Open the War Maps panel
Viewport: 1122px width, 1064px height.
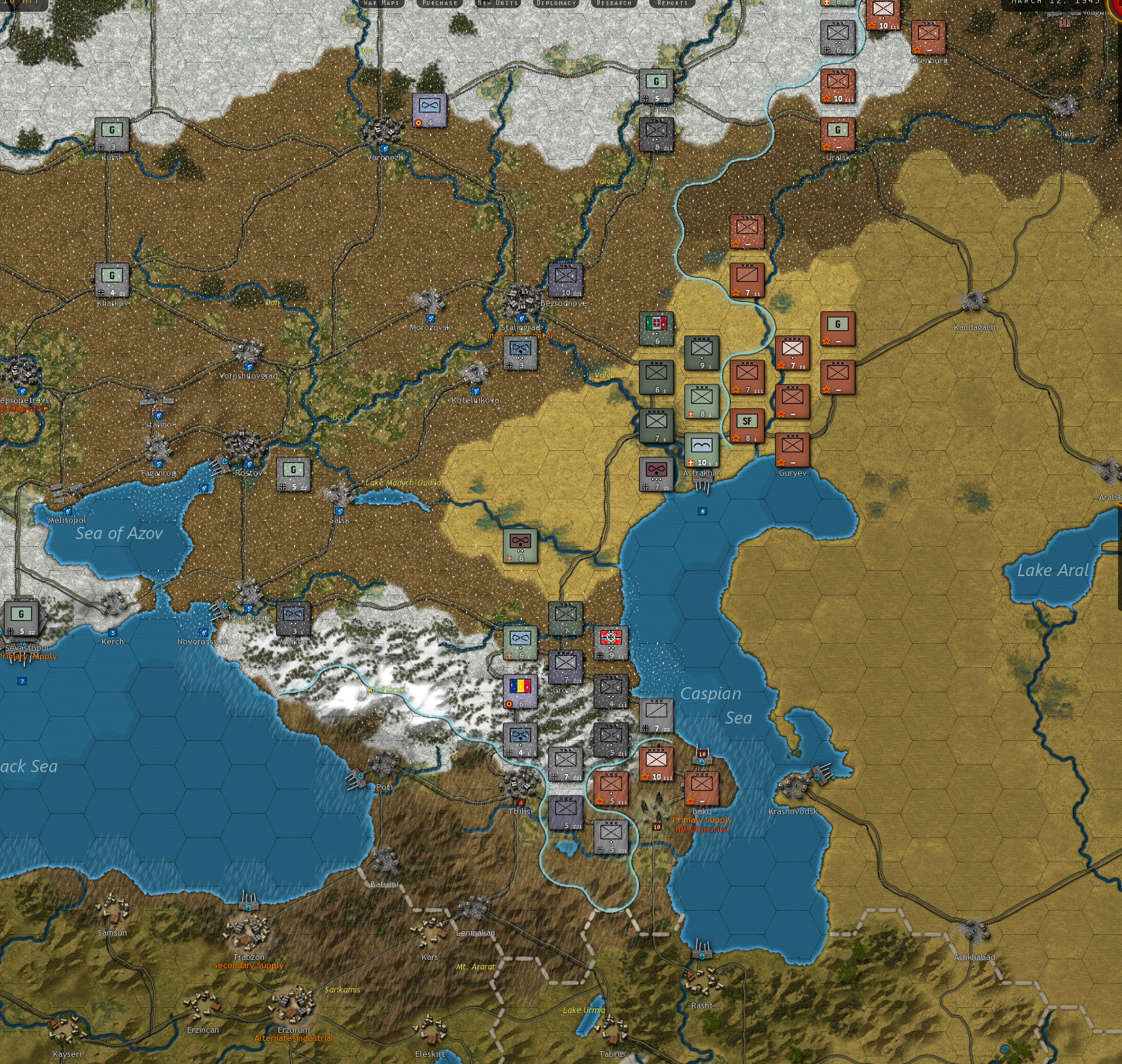(x=381, y=3)
